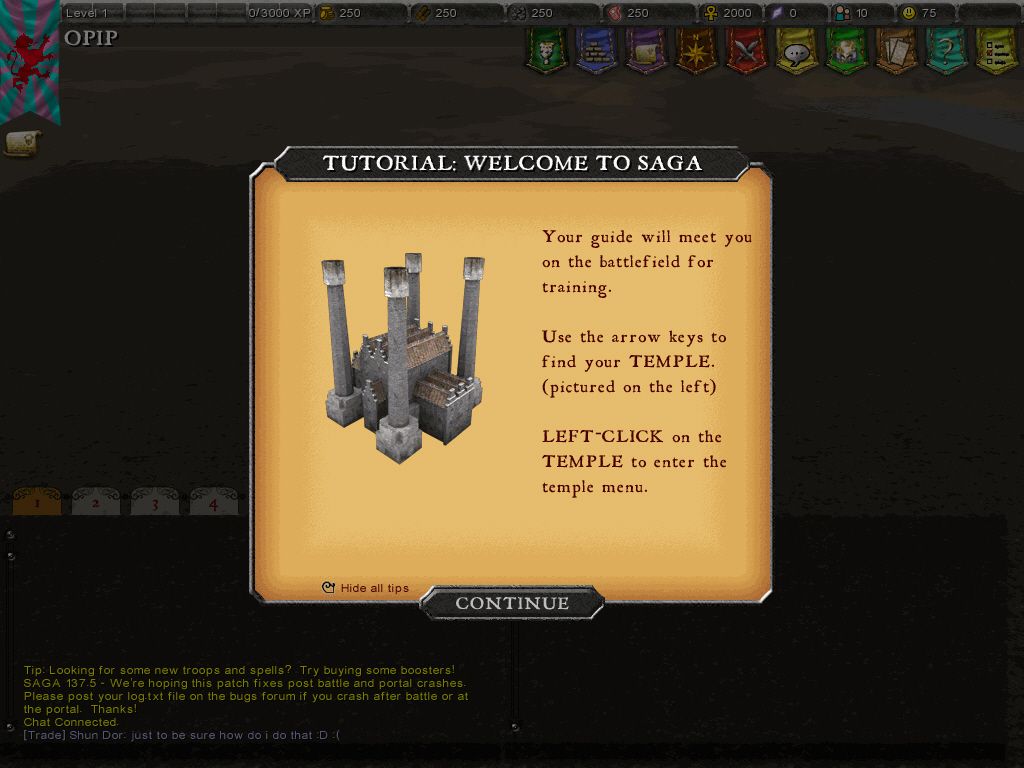Hide all tips in the tutorial window

(x=366, y=588)
